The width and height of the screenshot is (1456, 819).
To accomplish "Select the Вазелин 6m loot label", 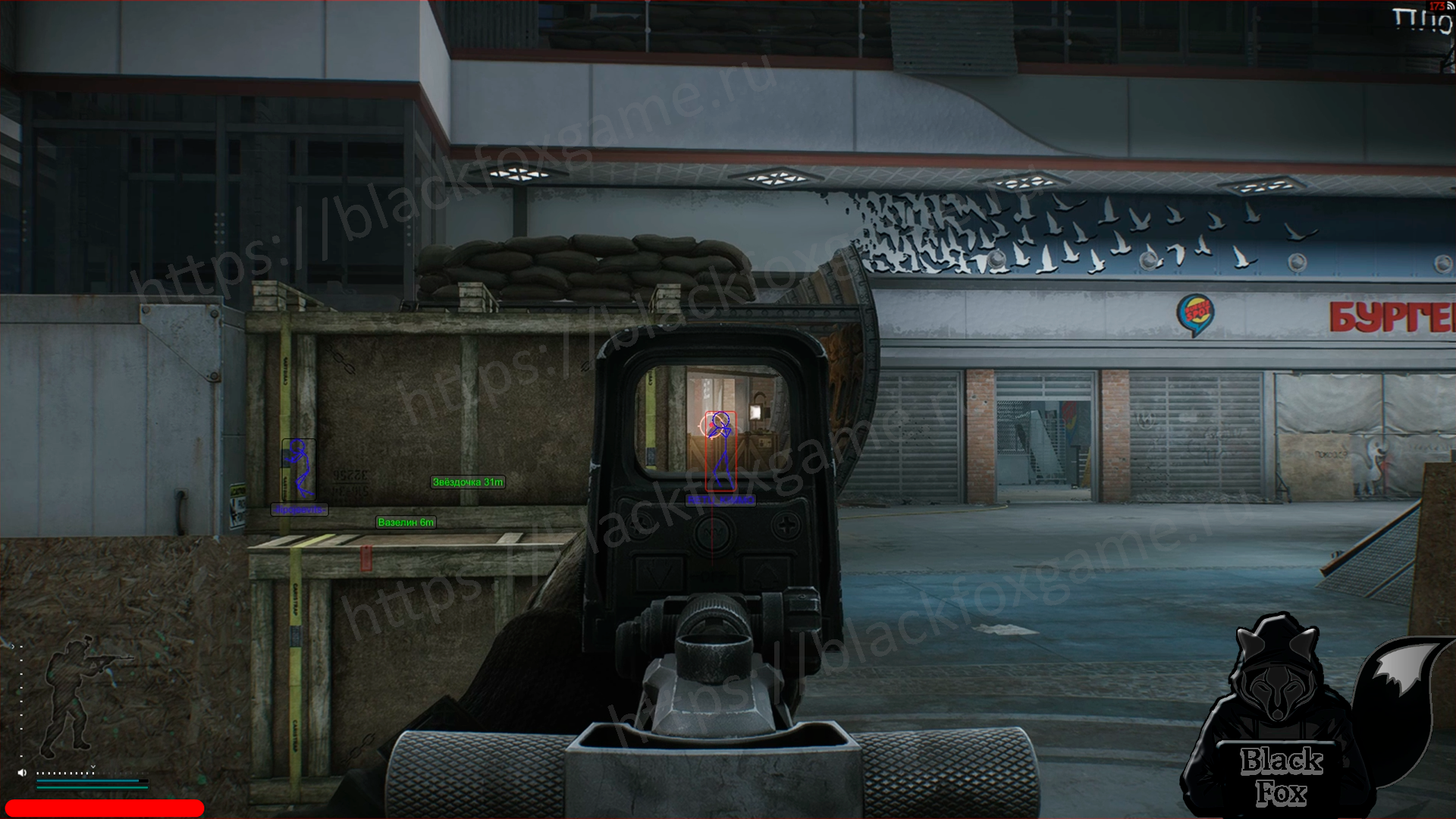I will (x=406, y=522).
